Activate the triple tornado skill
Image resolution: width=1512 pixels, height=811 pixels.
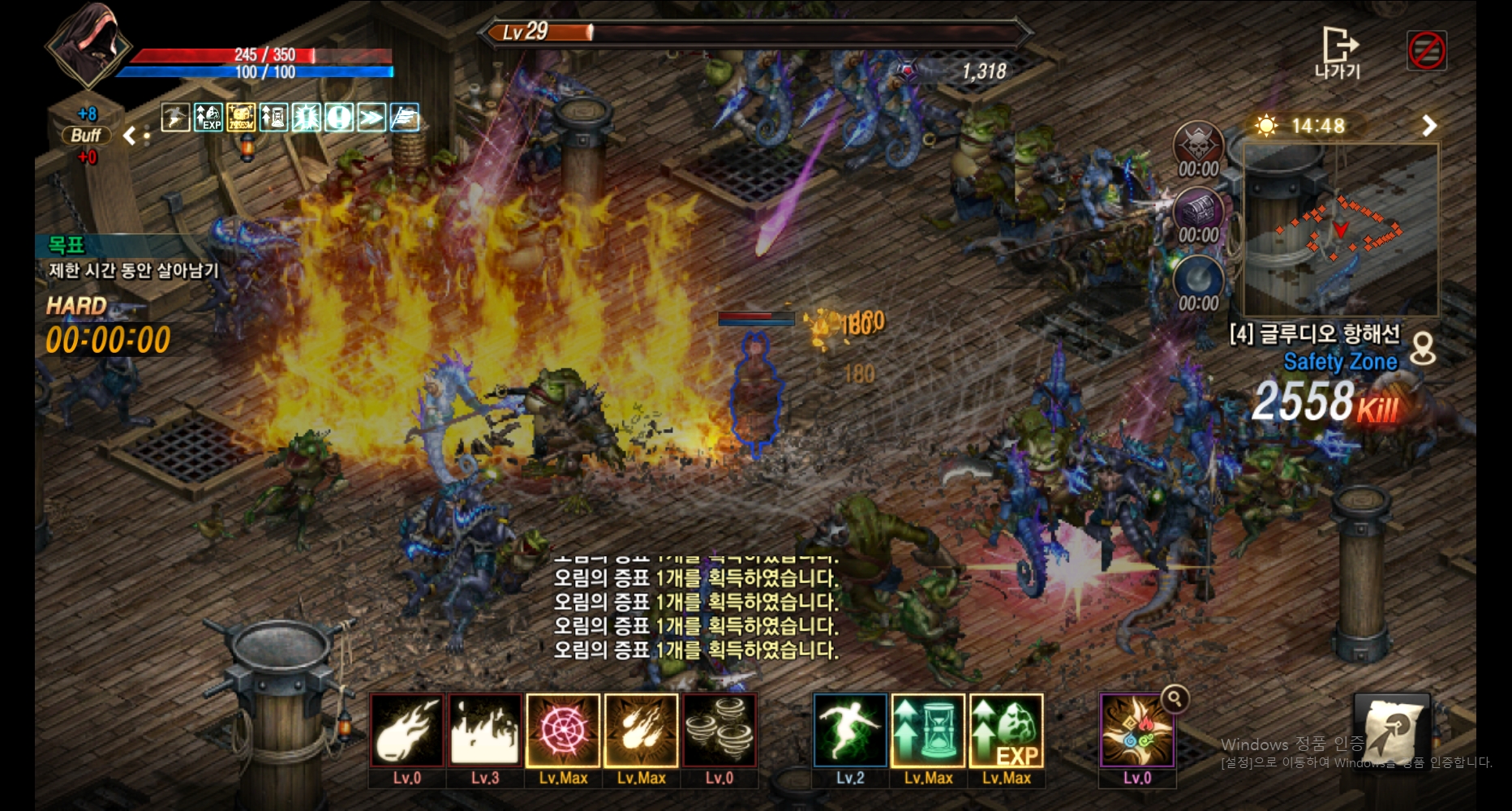click(719, 731)
